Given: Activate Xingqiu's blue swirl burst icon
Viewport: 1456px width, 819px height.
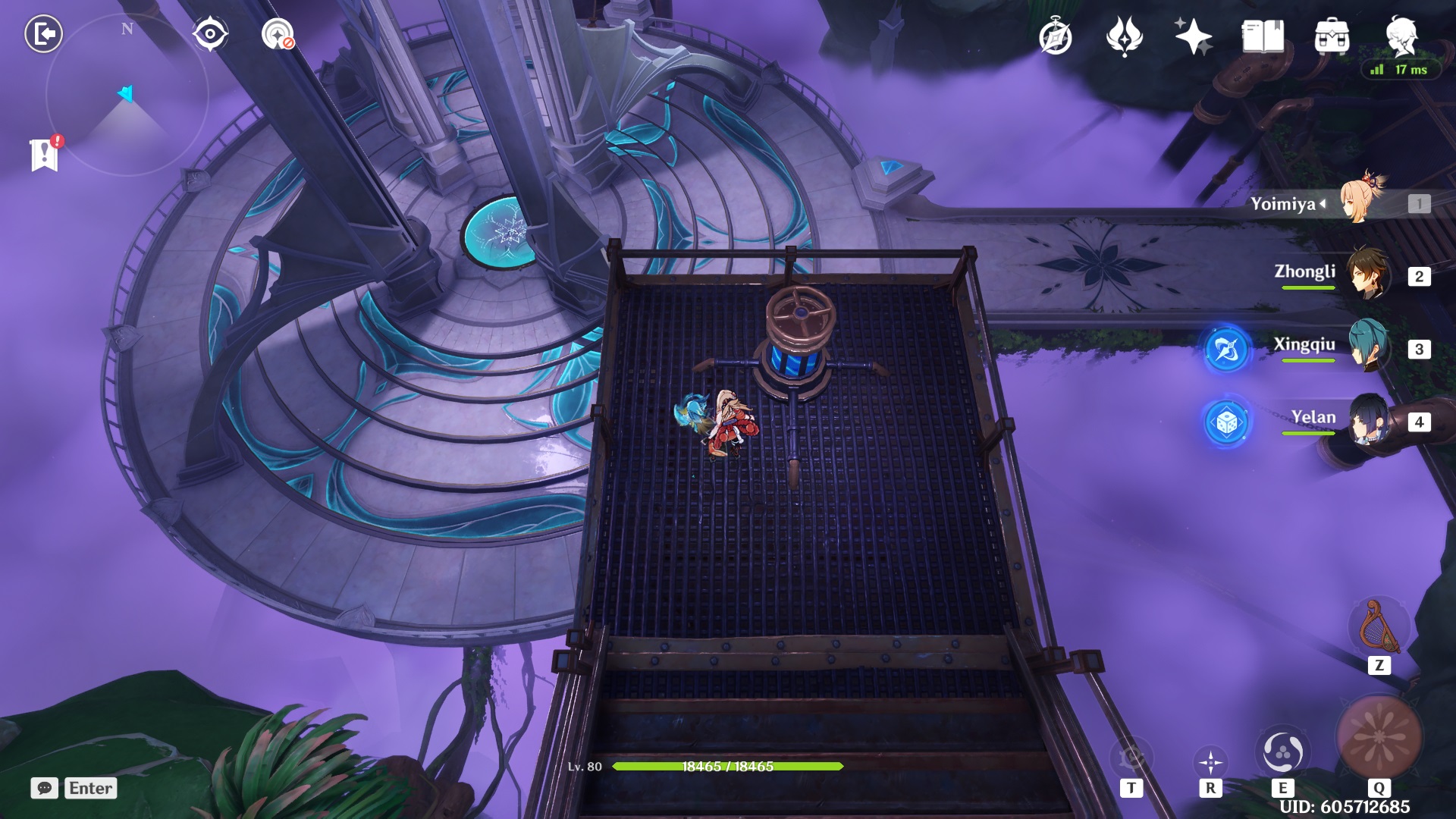Looking at the screenshot, I should coord(1226,349).
